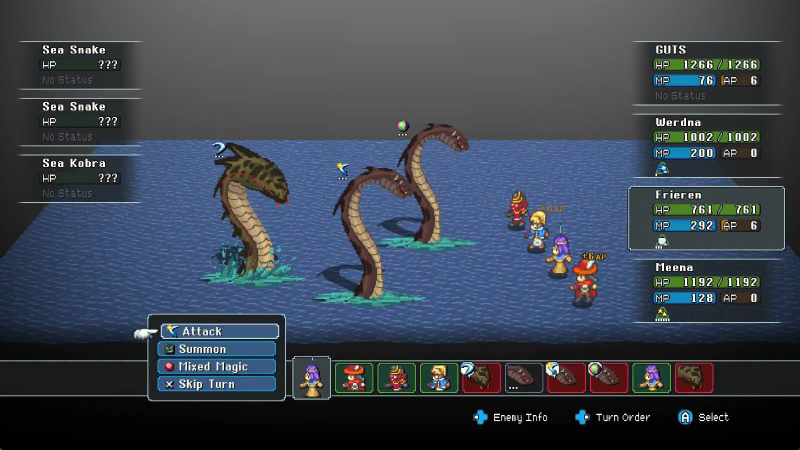Select the question-mark snake turn portrait
This screenshot has width=800, height=450.
click(x=481, y=377)
